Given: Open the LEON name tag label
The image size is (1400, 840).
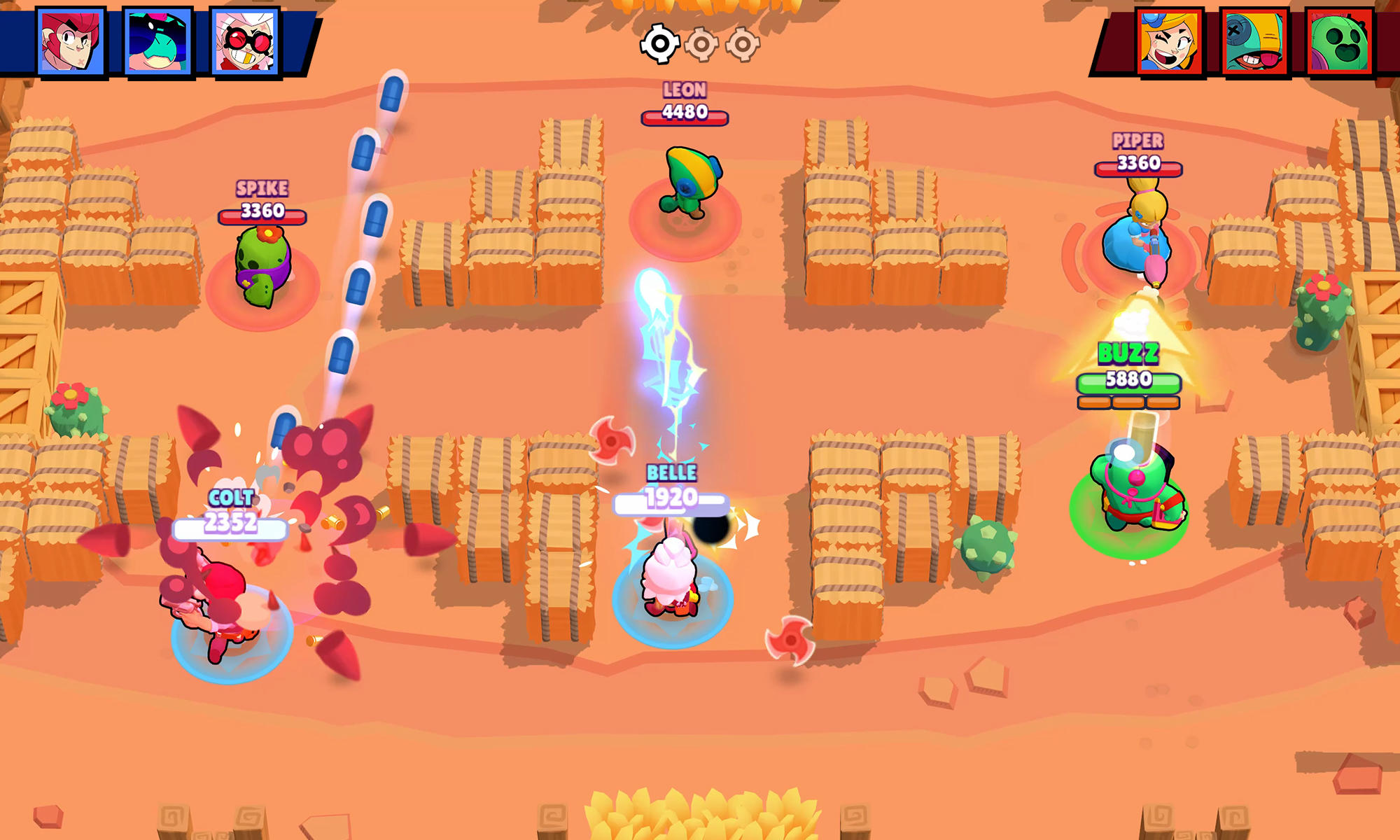Looking at the screenshot, I should [686, 90].
